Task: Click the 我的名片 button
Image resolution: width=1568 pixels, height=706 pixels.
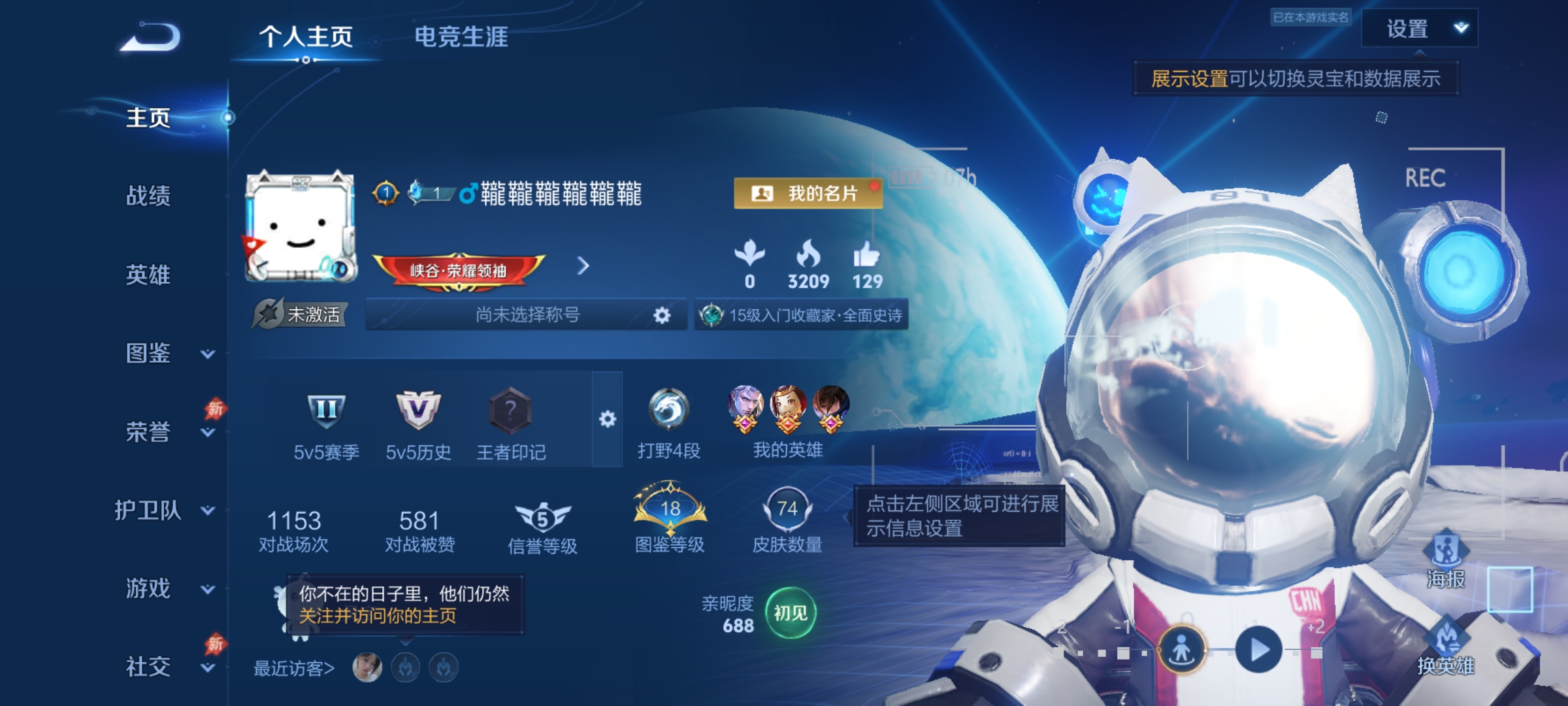Action: (807, 193)
